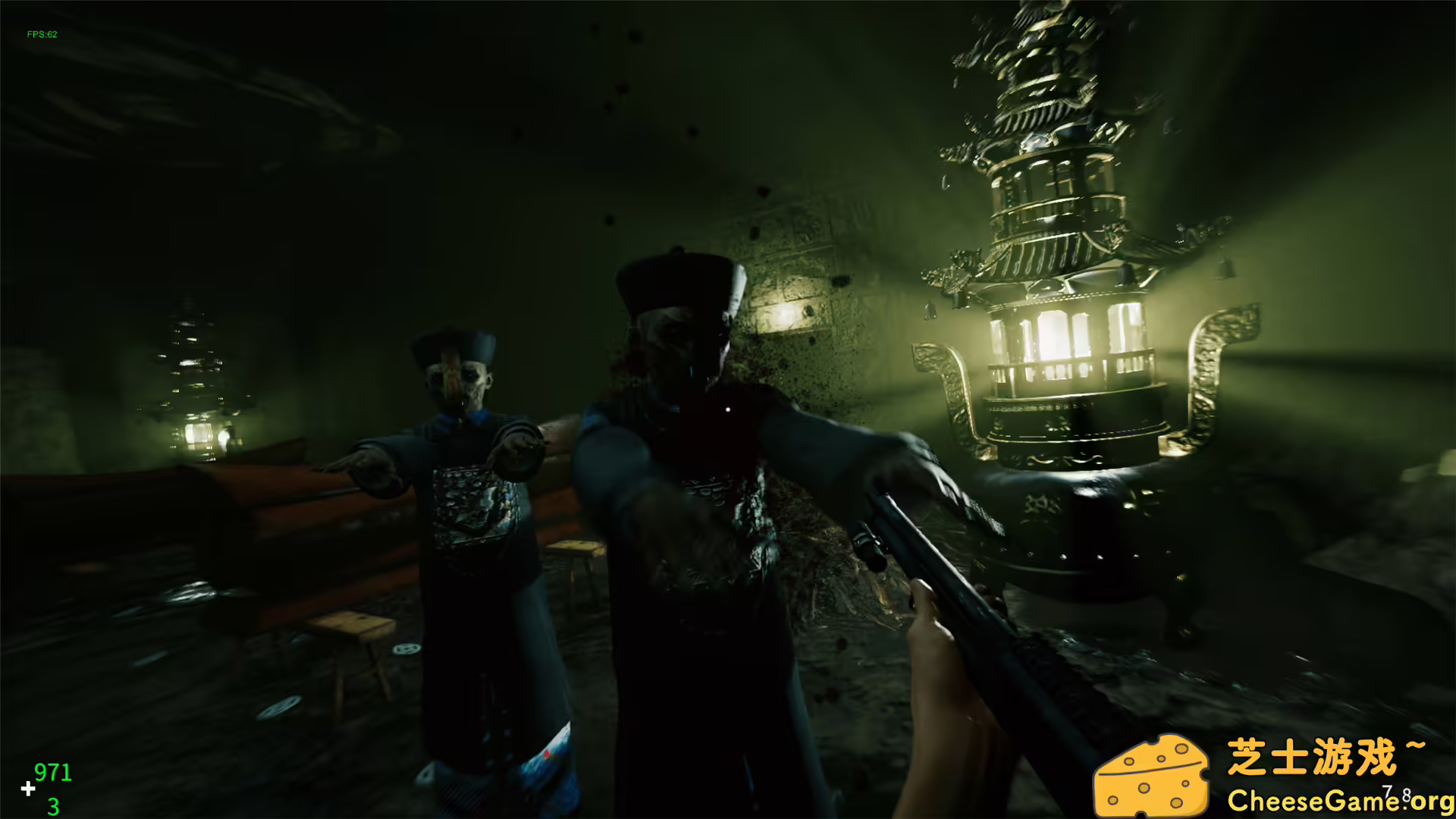Screen dimensions: 1456x819
Task: Click the FPS:62 counter
Action: [42, 33]
